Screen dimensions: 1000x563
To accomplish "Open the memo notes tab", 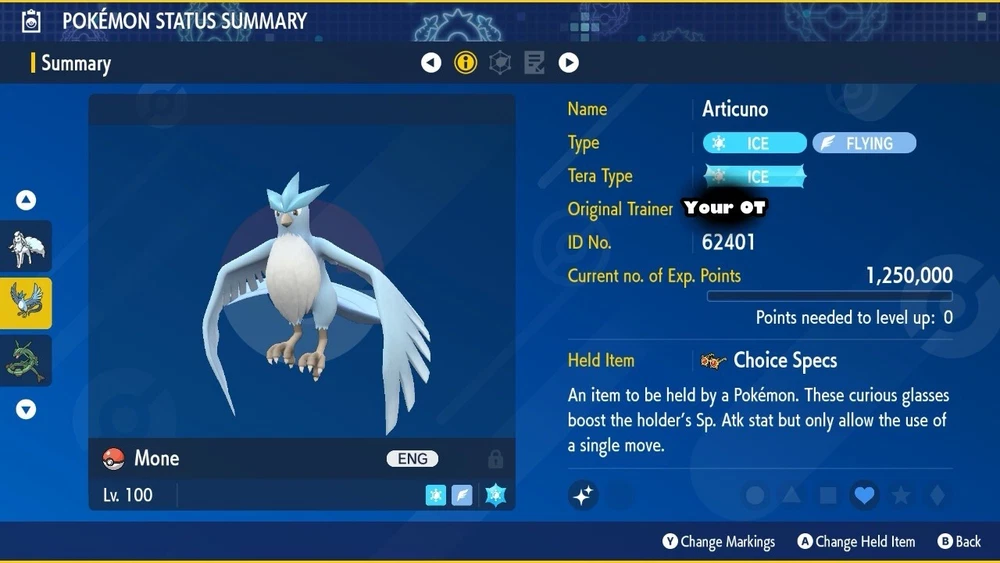I will pos(534,63).
